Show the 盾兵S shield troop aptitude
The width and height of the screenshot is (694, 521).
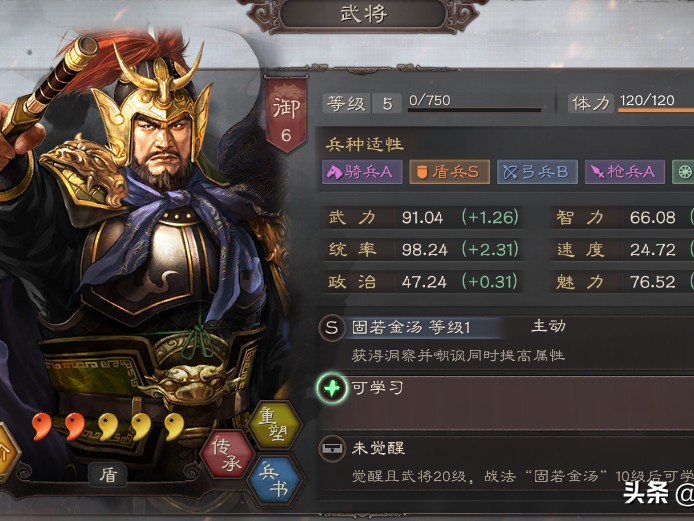point(447,172)
